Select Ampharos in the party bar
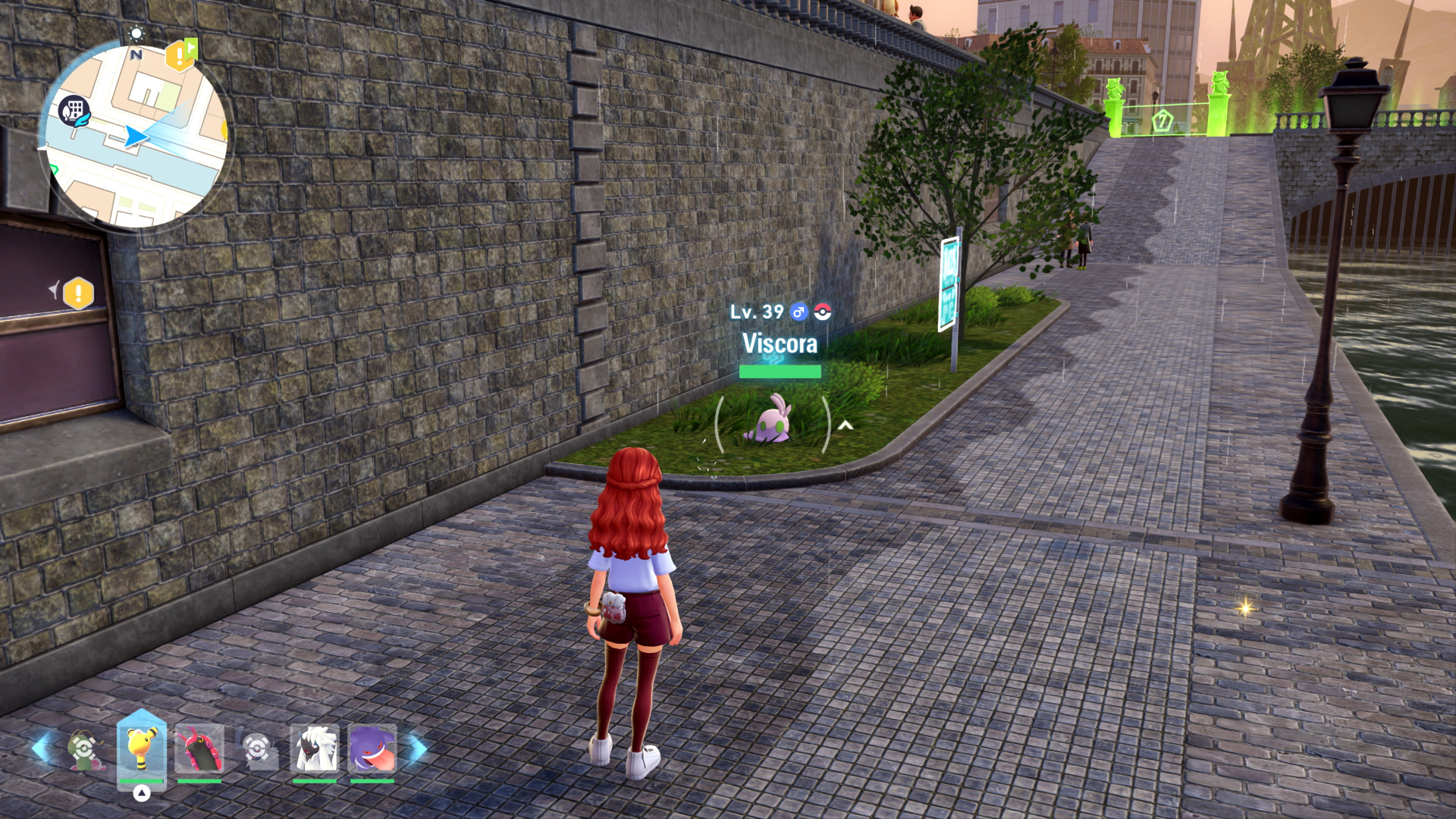The image size is (1456, 819). point(141,749)
